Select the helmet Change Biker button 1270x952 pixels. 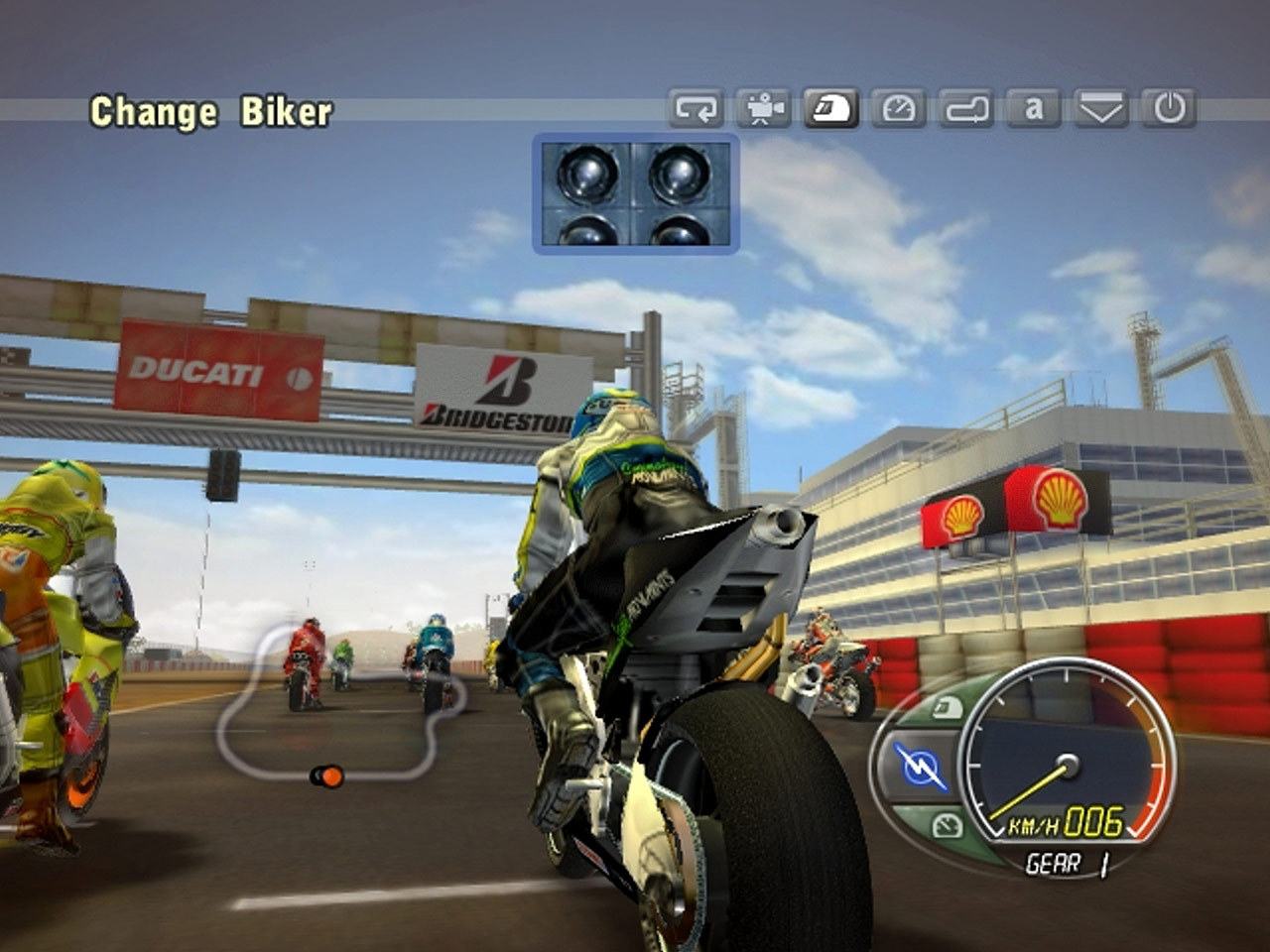click(831, 108)
